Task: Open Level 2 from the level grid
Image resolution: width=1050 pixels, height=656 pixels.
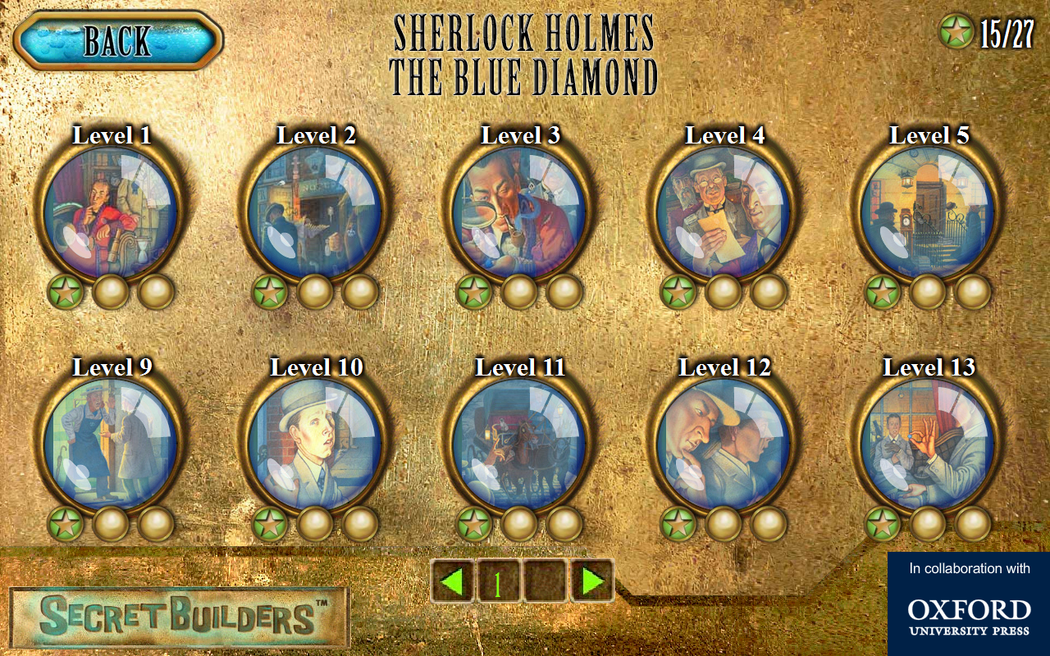Action: [315, 212]
